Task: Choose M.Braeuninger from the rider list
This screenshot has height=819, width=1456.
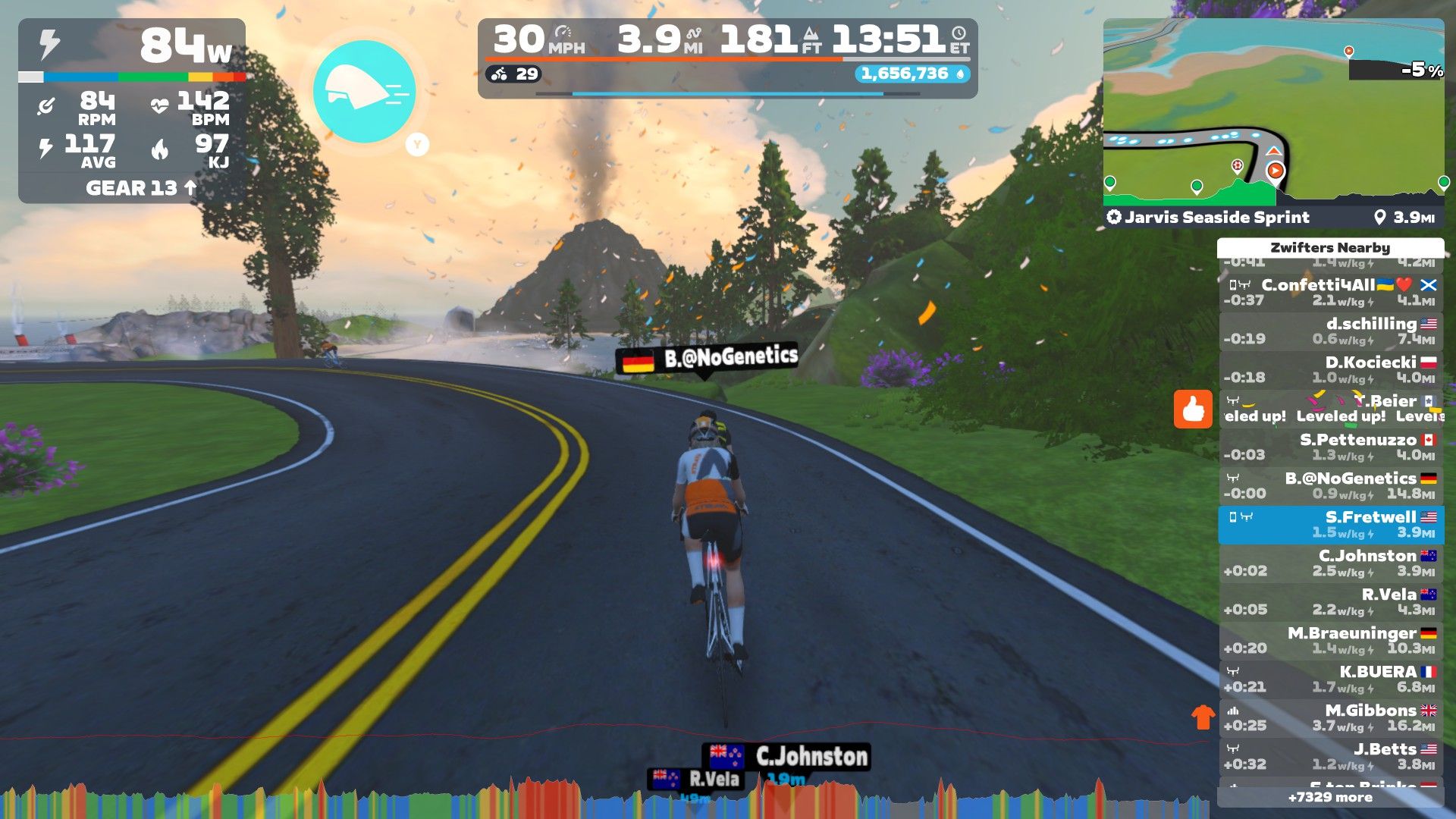Action: click(1331, 641)
